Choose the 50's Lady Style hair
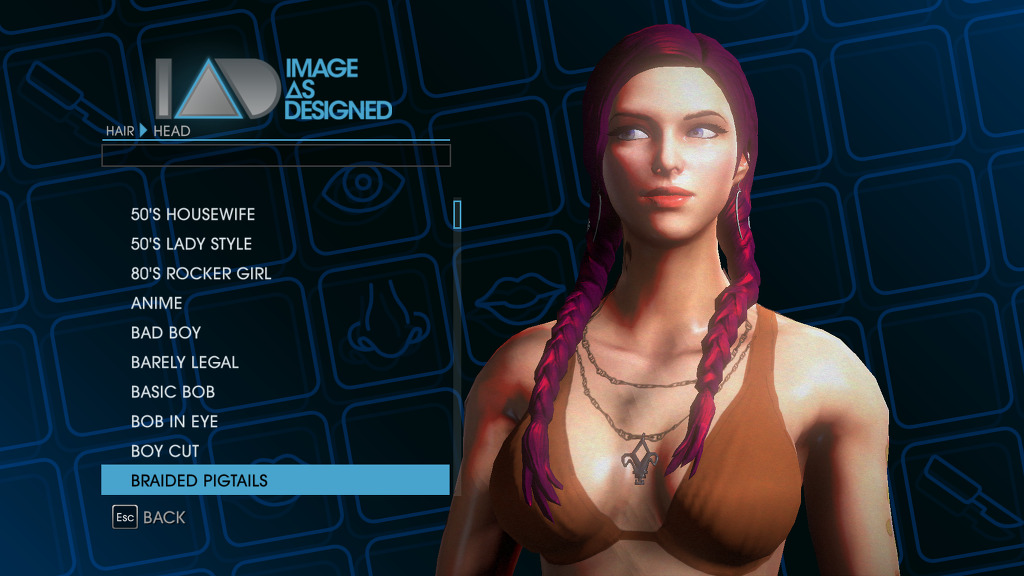 tap(191, 244)
